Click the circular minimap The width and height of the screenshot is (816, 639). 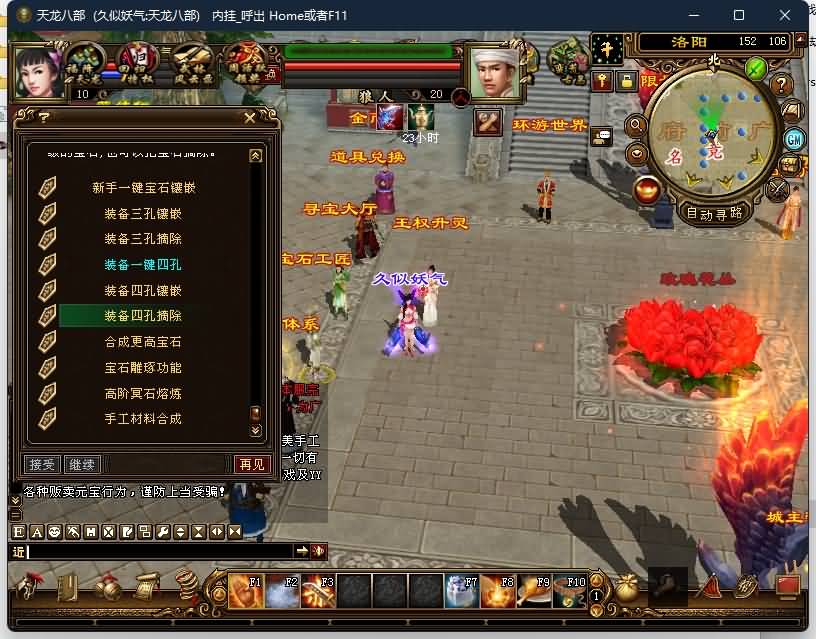pyautogui.click(x=711, y=130)
